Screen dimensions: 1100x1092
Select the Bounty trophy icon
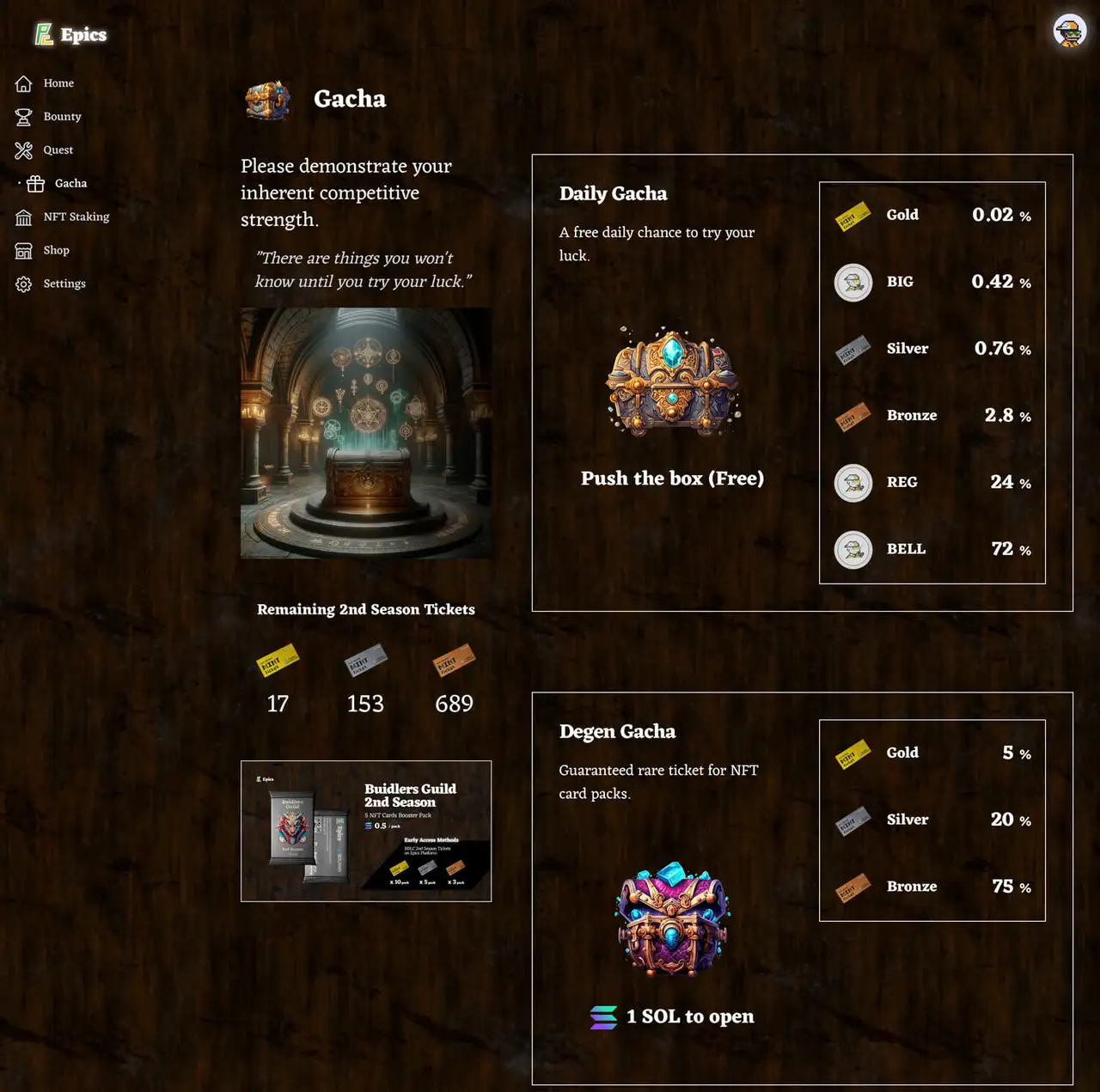click(x=23, y=116)
